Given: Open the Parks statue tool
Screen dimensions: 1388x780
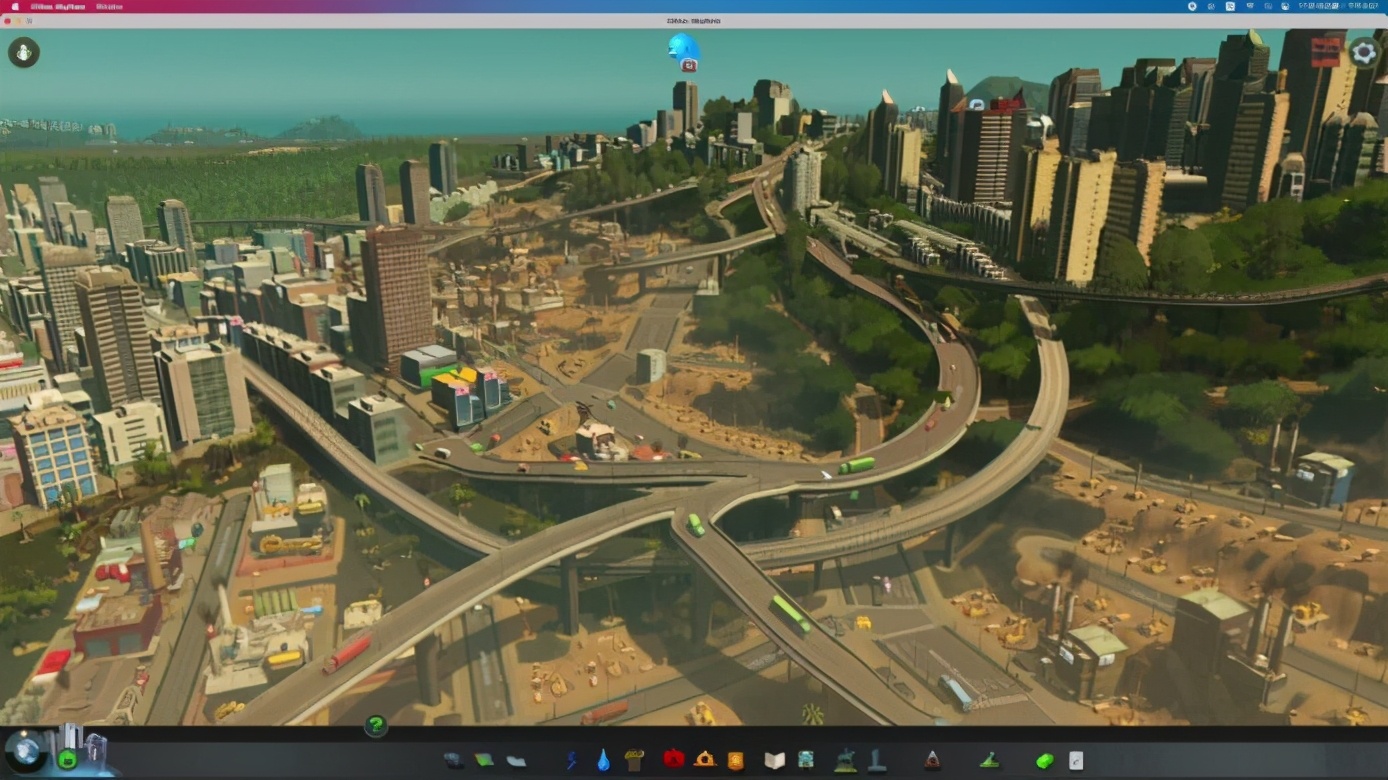Looking at the screenshot, I should point(846,760).
